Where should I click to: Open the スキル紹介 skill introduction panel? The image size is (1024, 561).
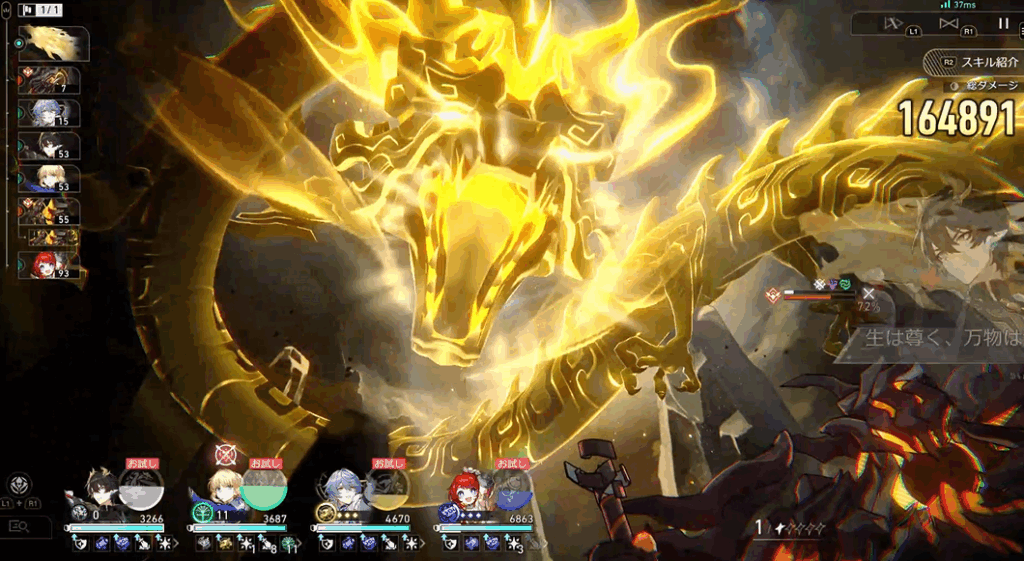[975, 62]
